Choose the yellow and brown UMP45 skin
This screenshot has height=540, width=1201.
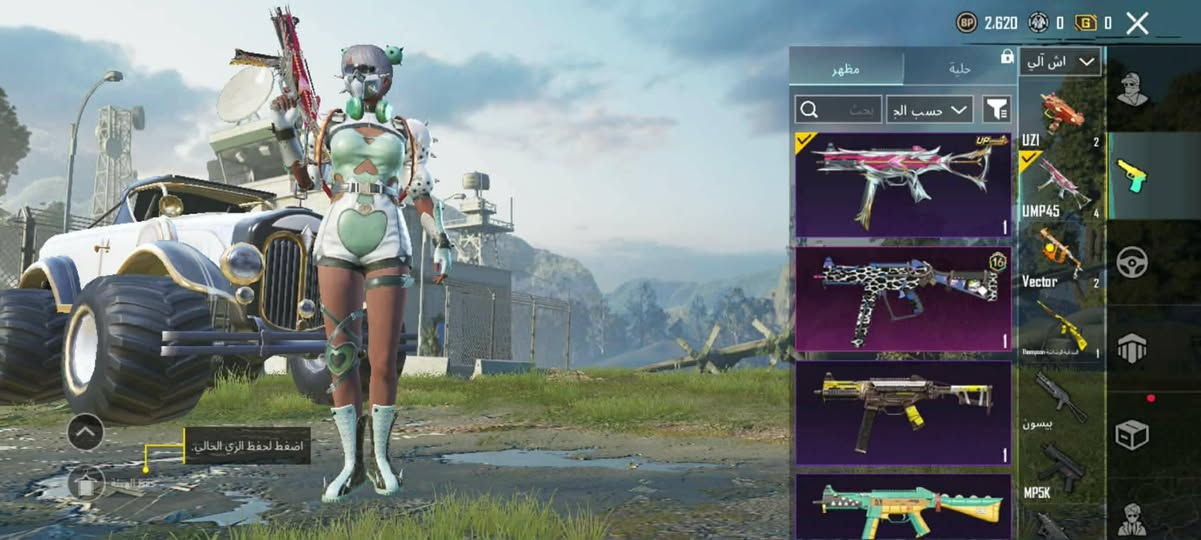[902, 411]
